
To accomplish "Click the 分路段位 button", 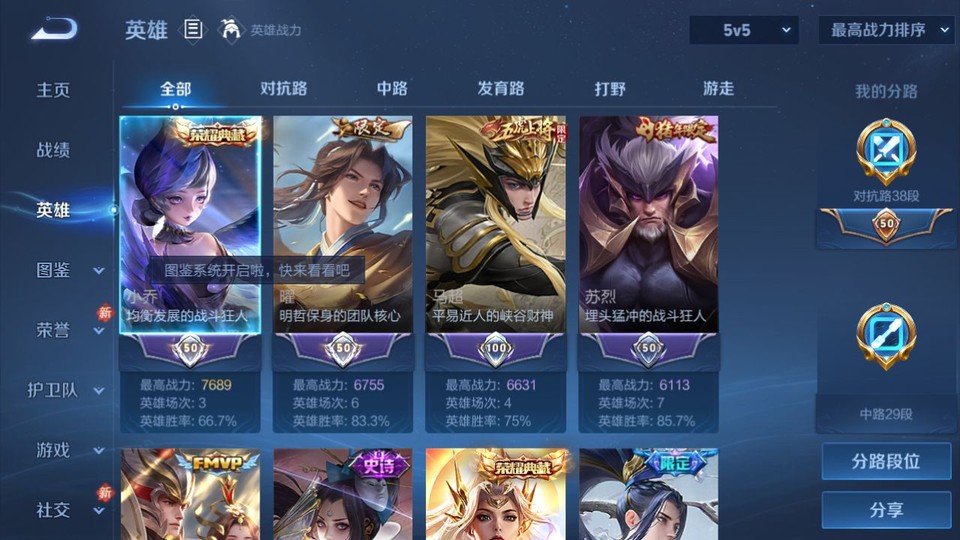I will tap(886, 462).
